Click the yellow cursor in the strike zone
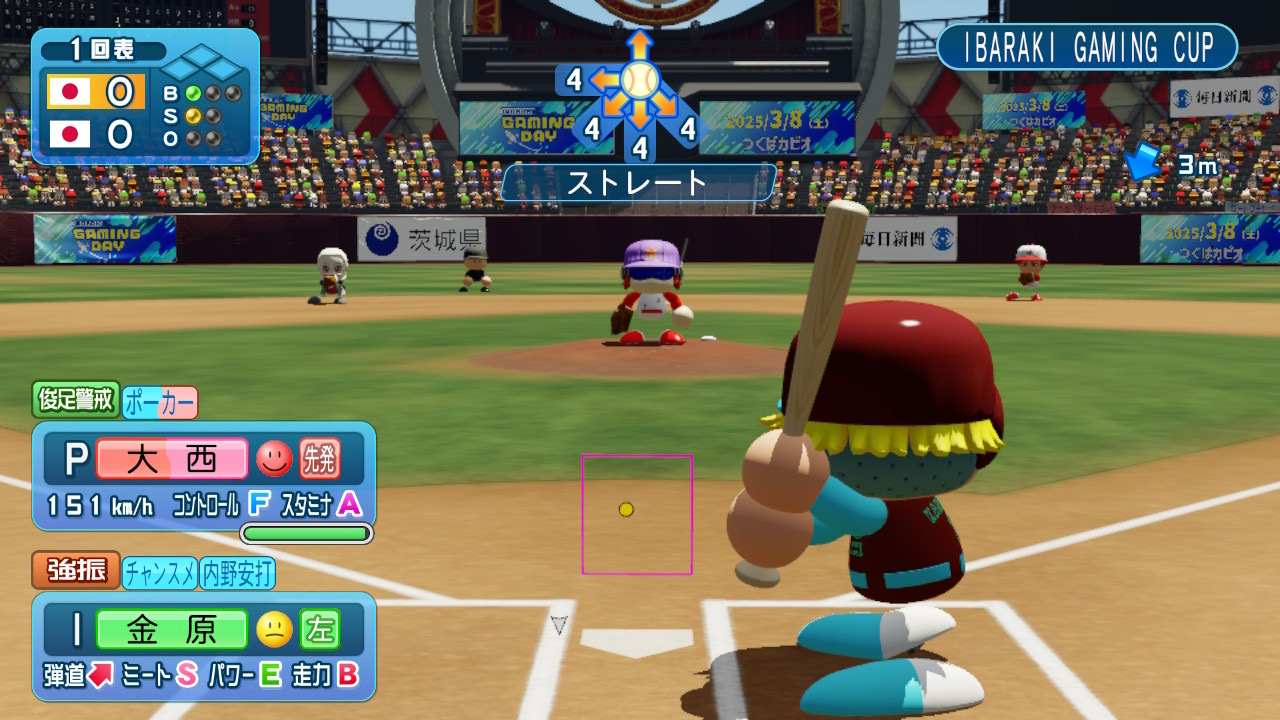 (626, 509)
